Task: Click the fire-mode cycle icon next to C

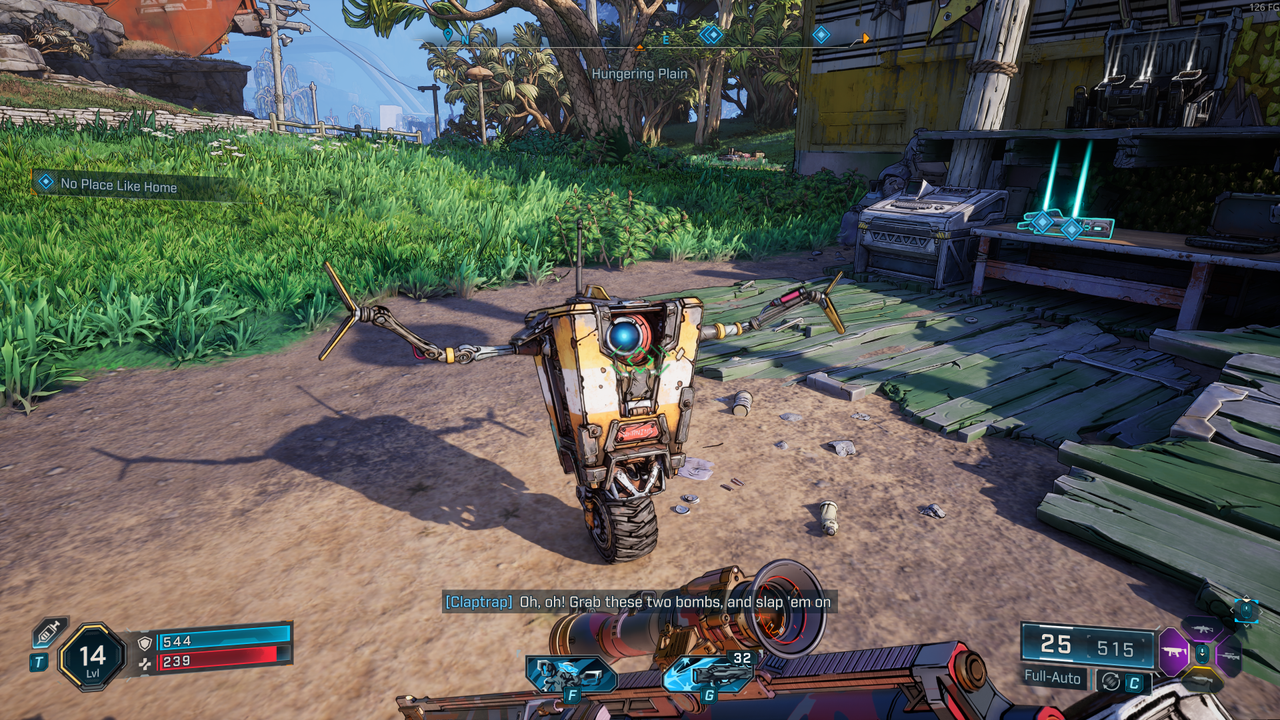Action: point(1111,681)
